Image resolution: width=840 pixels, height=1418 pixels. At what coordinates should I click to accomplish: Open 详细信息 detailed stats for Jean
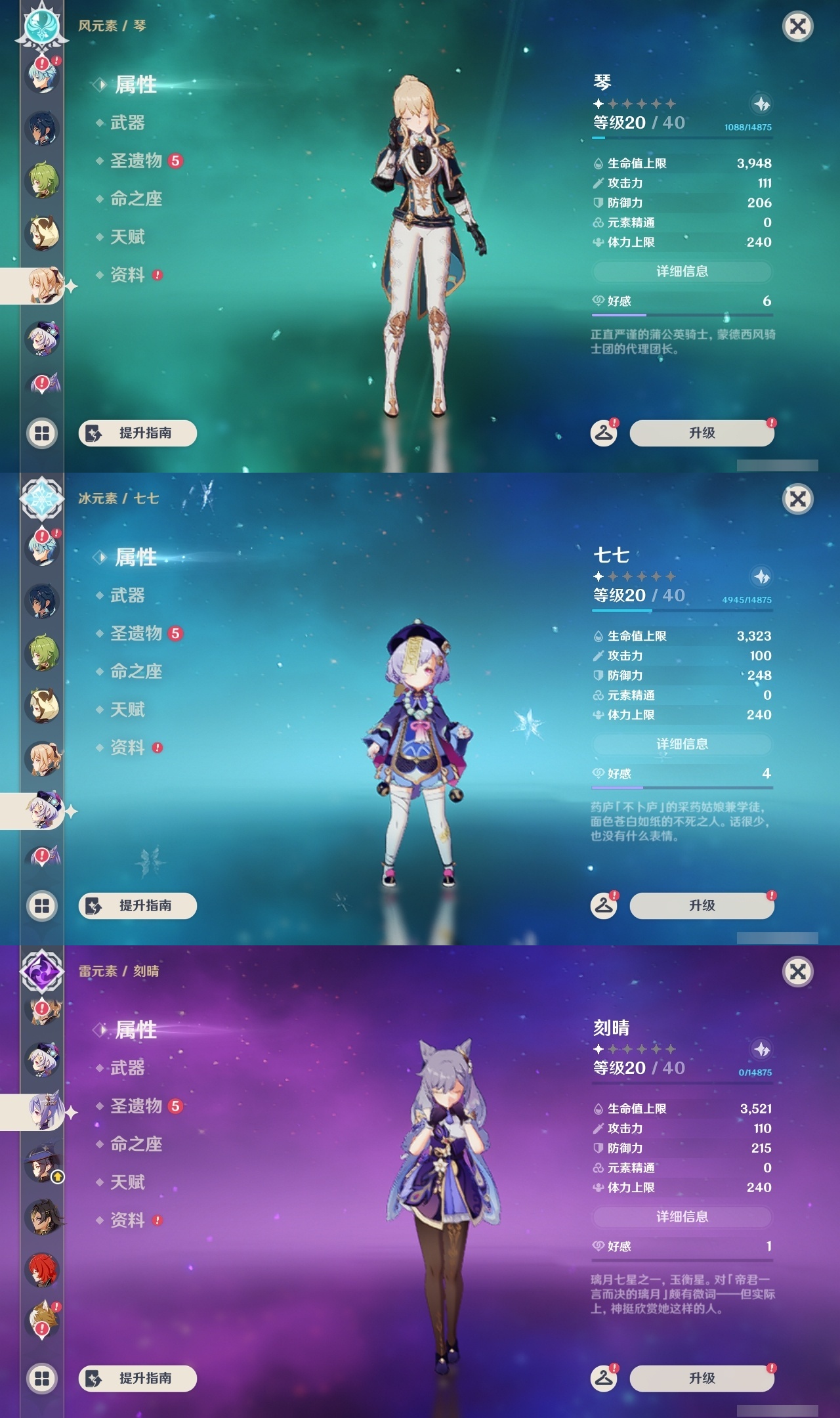pos(682,272)
